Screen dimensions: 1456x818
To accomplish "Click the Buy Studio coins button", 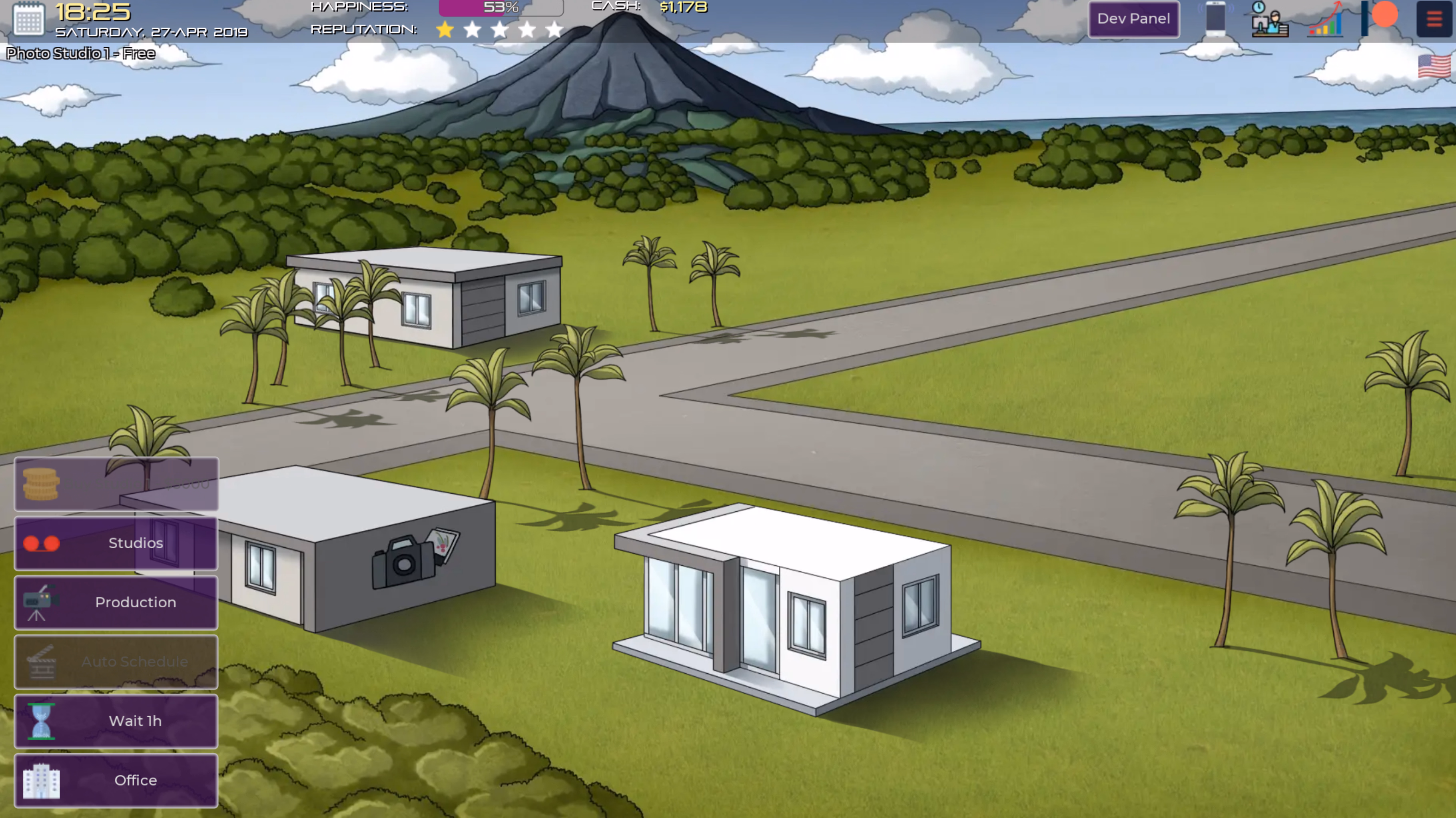I will tap(116, 484).
